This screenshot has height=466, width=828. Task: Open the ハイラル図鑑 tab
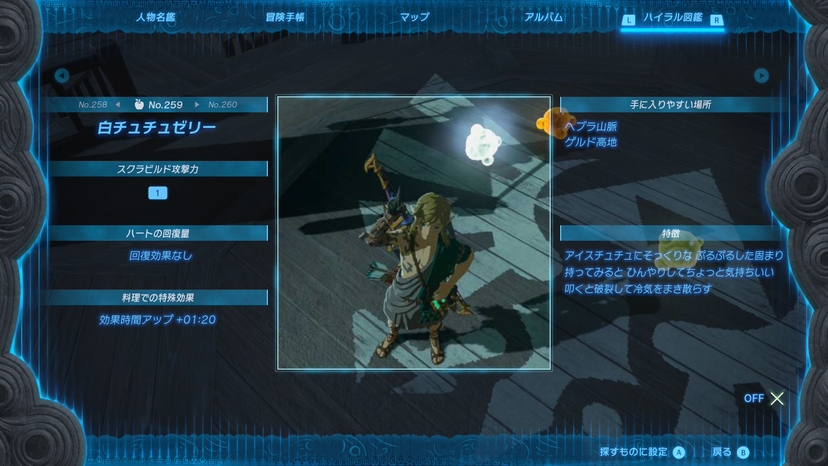click(x=671, y=18)
